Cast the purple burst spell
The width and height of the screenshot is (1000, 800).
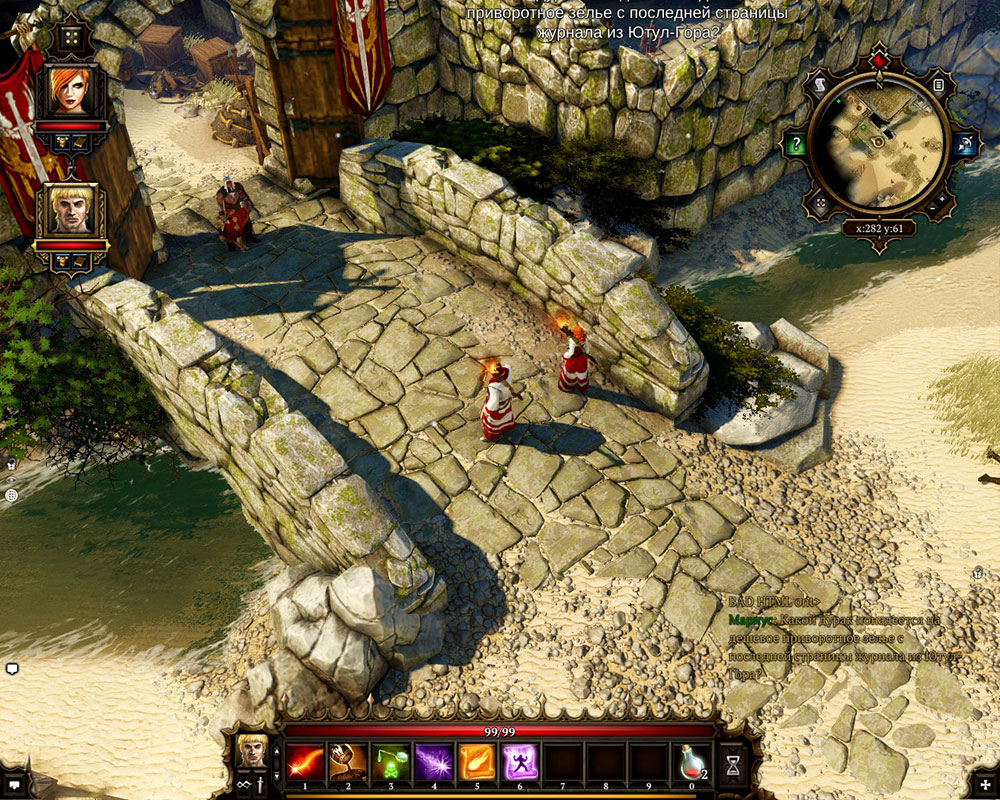(432, 763)
